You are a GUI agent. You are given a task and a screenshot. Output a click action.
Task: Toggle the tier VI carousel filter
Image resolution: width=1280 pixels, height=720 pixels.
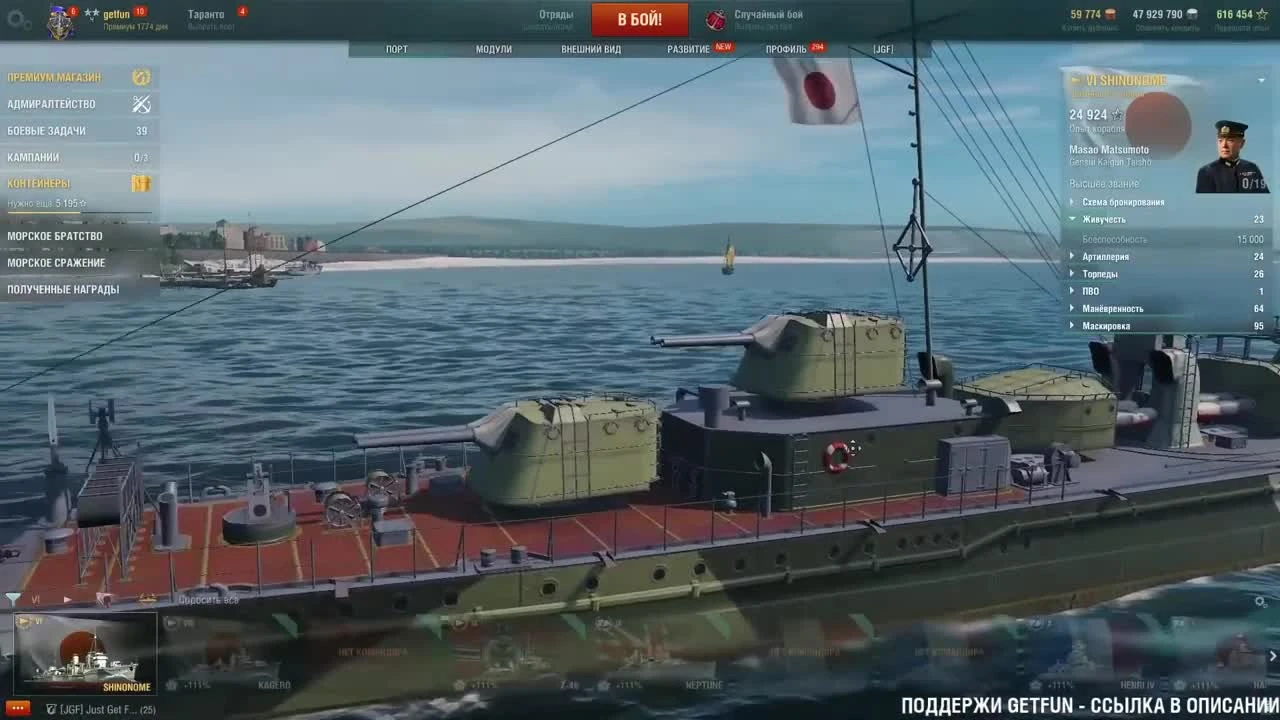tap(37, 599)
